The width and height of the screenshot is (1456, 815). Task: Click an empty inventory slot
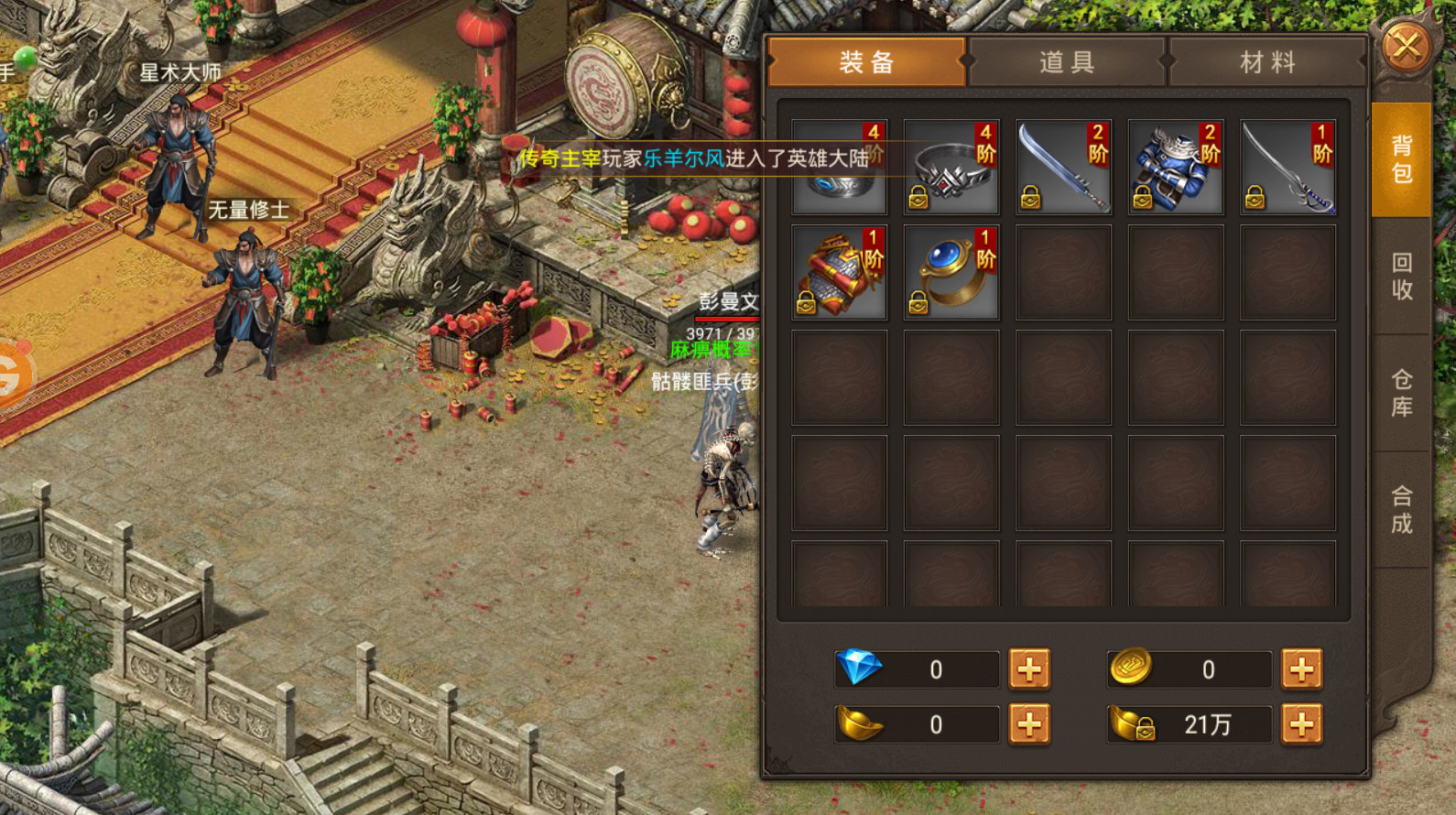1062,375
